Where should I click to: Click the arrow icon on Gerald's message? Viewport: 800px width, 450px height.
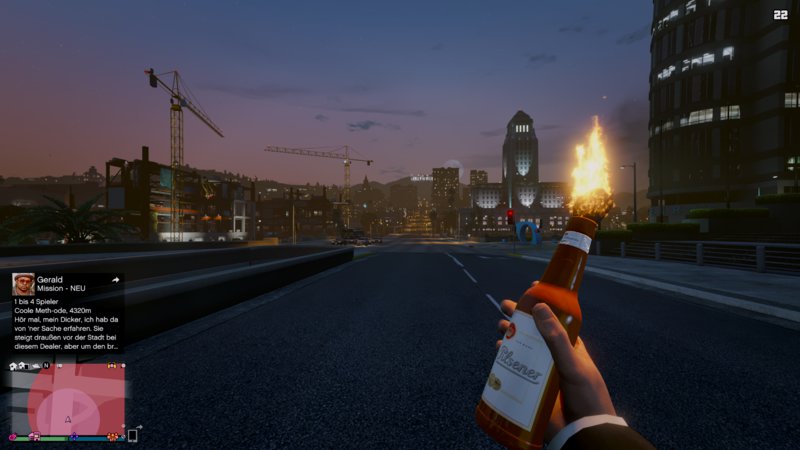click(x=116, y=280)
